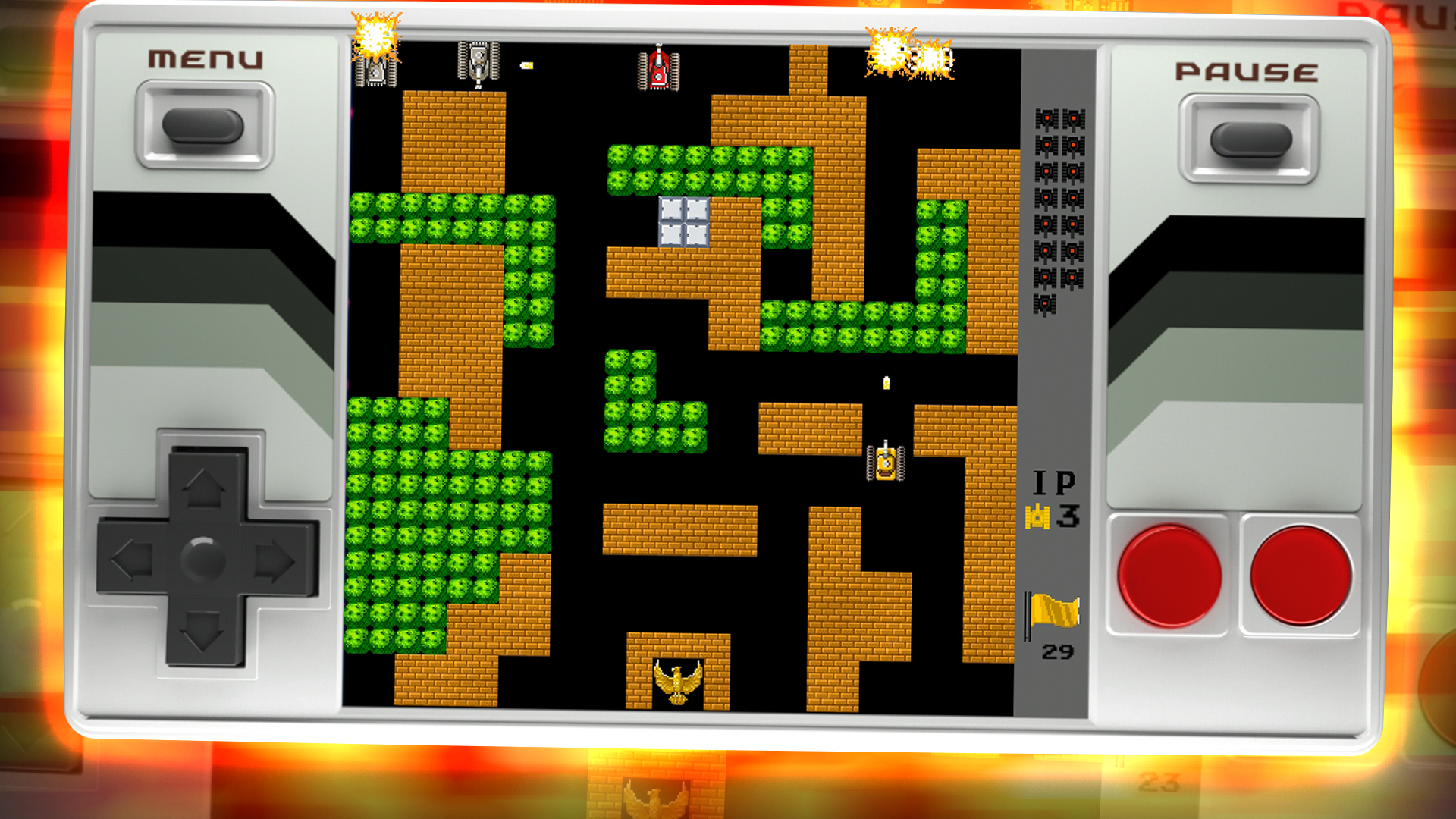Click the top-left enemy tank counter icon
This screenshot has height=819, width=1456.
pyautogui.click(x=1046, y=118)
